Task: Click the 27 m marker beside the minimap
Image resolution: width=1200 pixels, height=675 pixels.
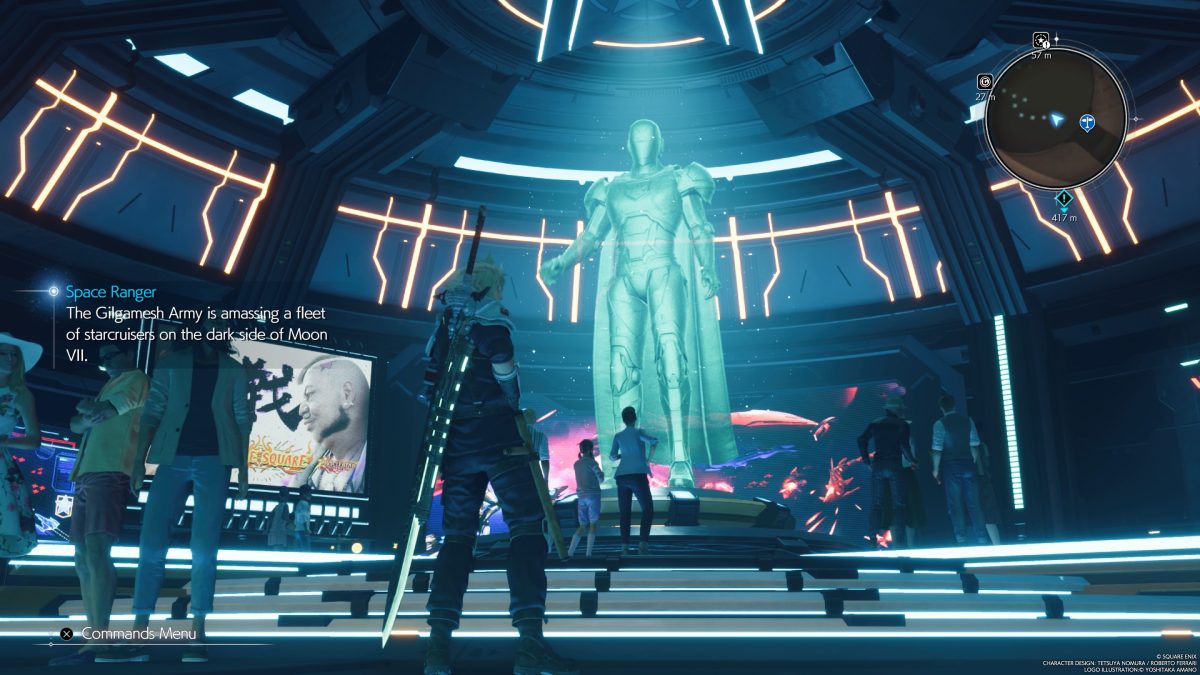Action: click(984, 82)
